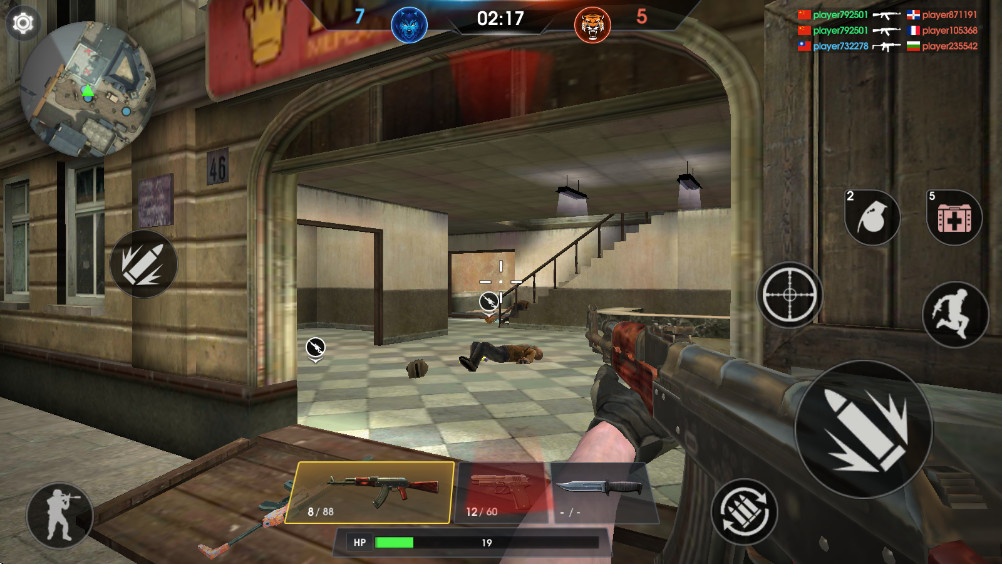This screenshot has height=564, width=1002.
Task: Toggle the crouch stance button
Action: click(x=60, y=515)
